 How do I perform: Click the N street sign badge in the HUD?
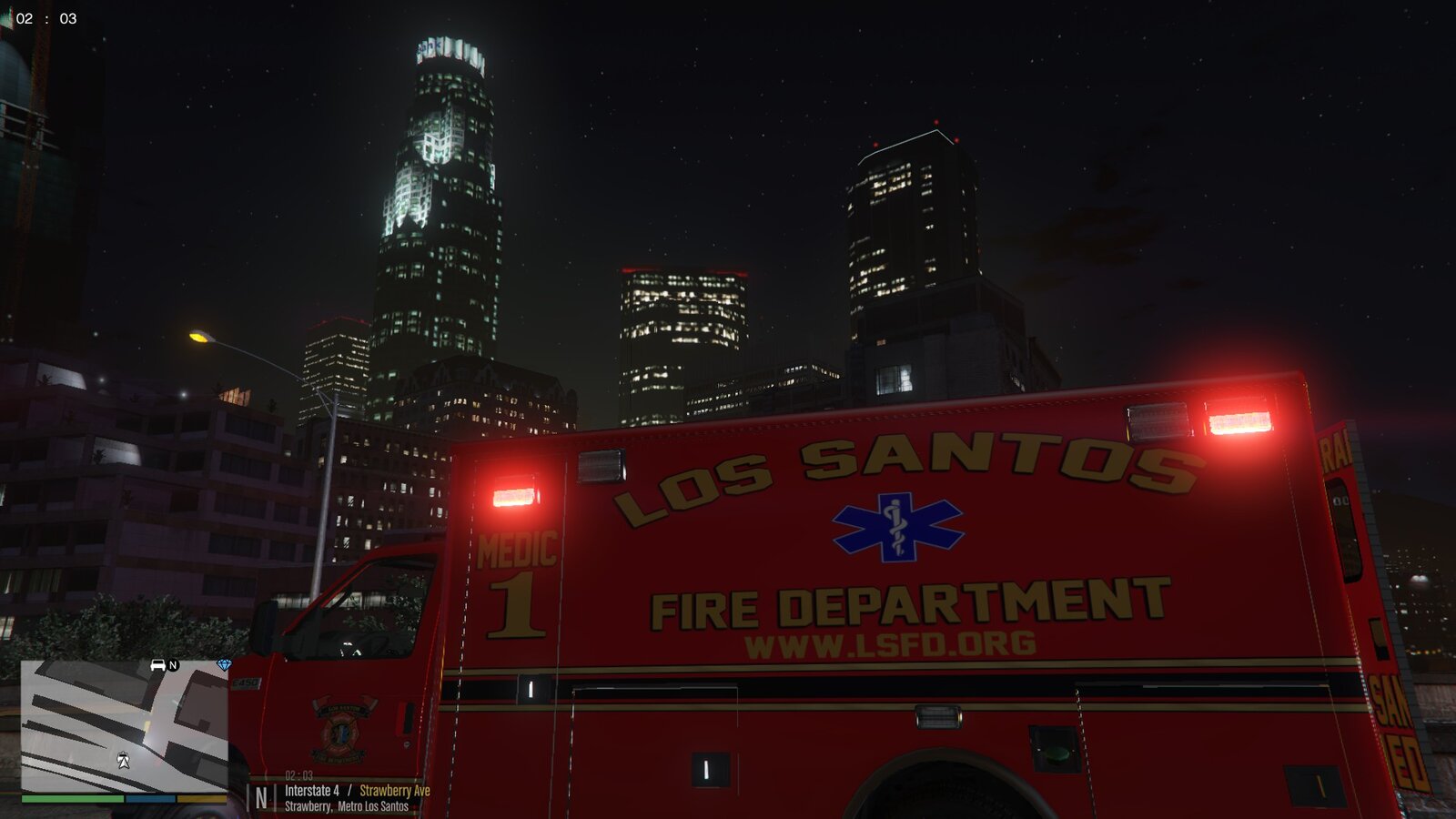click(260, 794)
